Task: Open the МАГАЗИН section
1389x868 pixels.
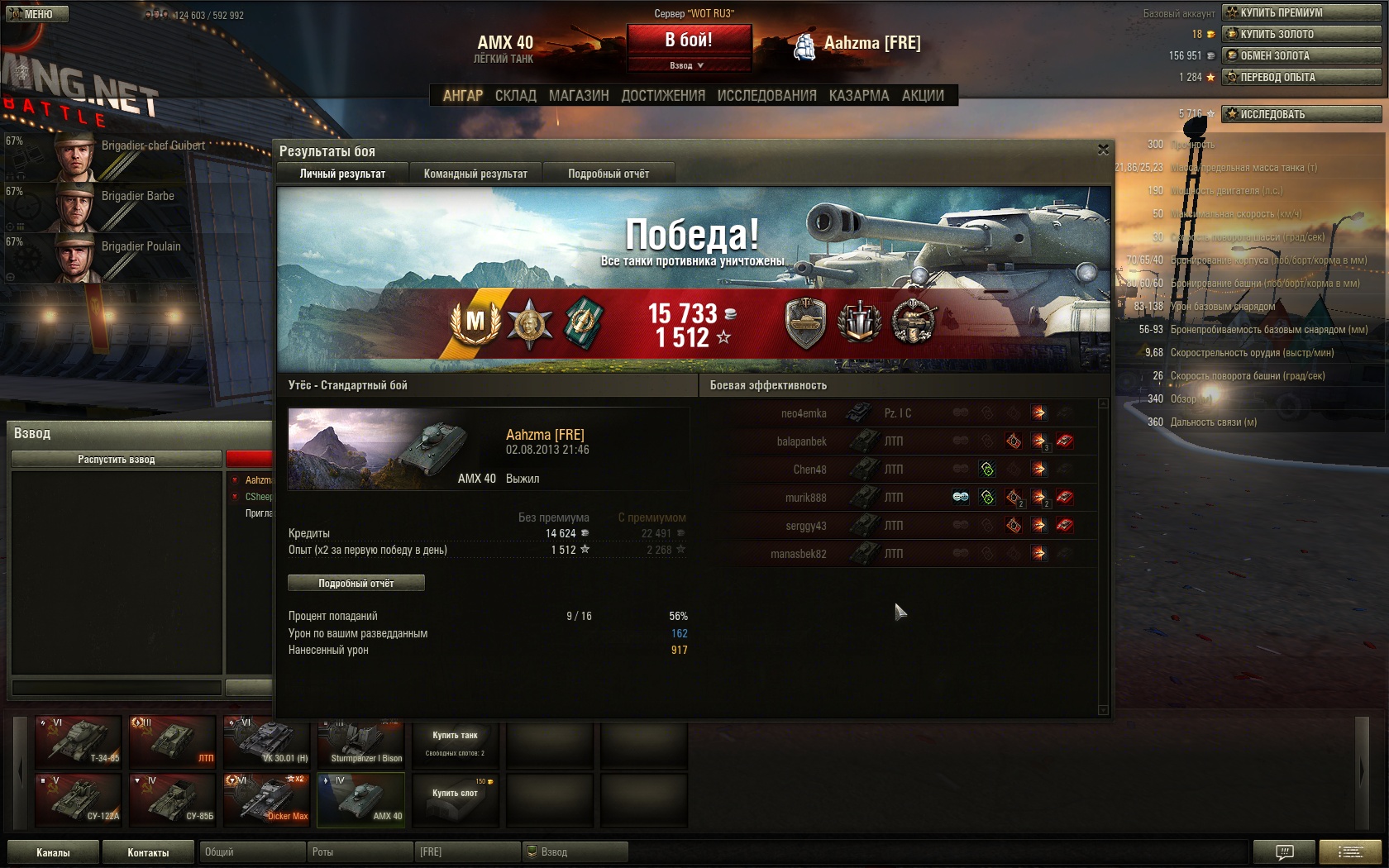Action: (579, 96)
